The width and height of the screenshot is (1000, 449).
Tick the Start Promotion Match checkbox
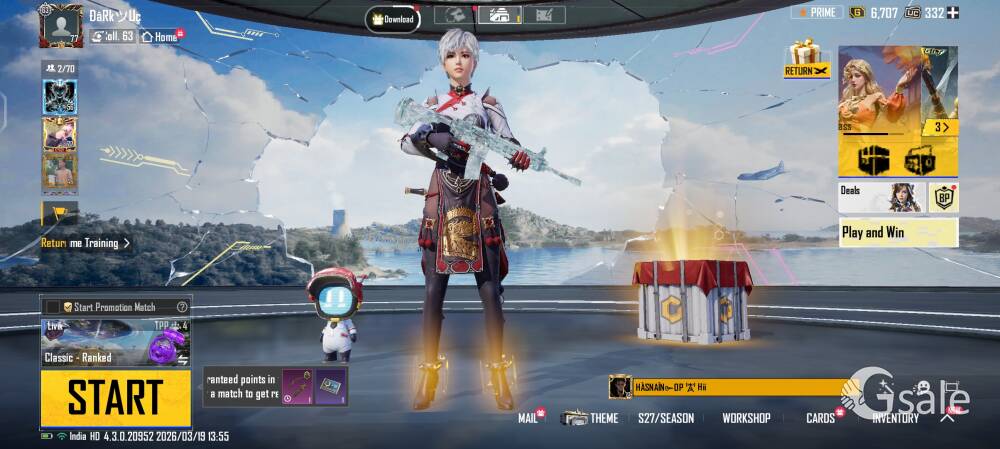[x=53, y=306]
